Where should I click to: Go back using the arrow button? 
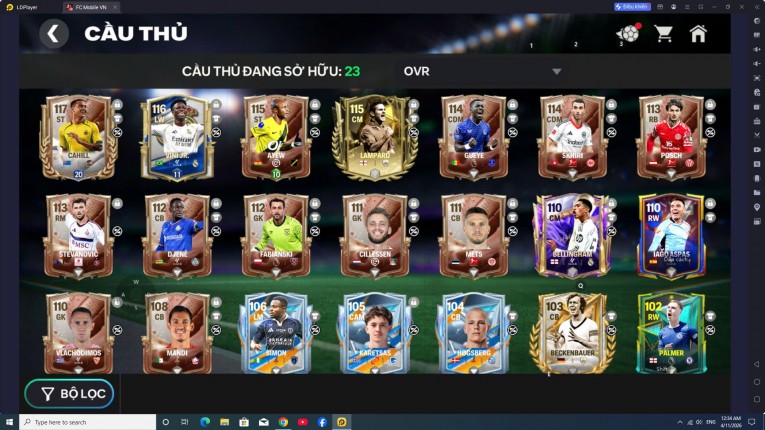[54, 34]
